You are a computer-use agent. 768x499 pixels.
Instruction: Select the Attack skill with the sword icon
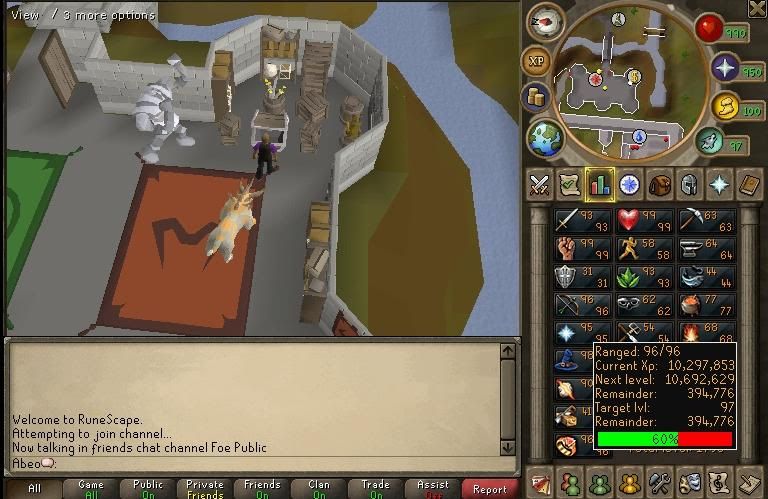569,221
